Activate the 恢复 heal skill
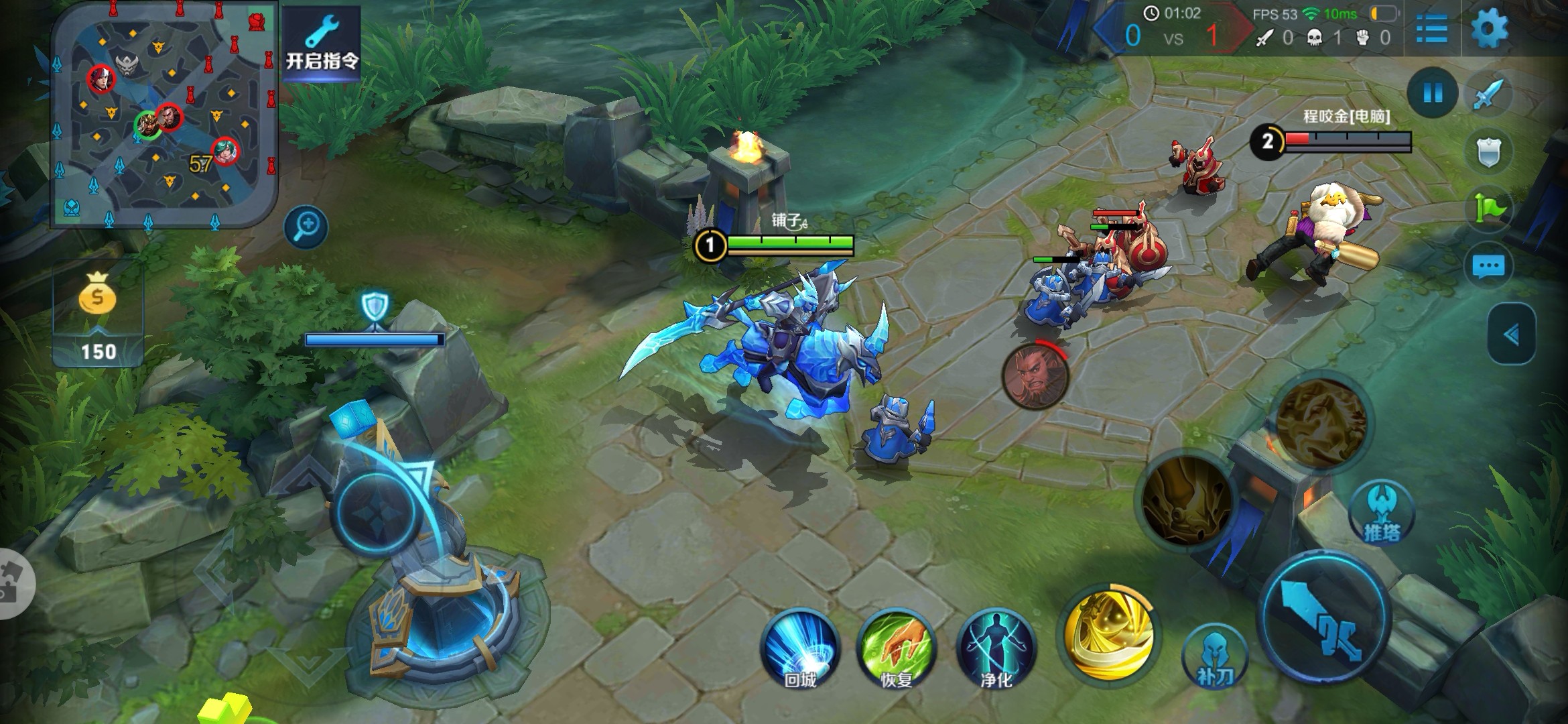The height and width of the screenshot is (724, 1568). click(x=896, y=649)
